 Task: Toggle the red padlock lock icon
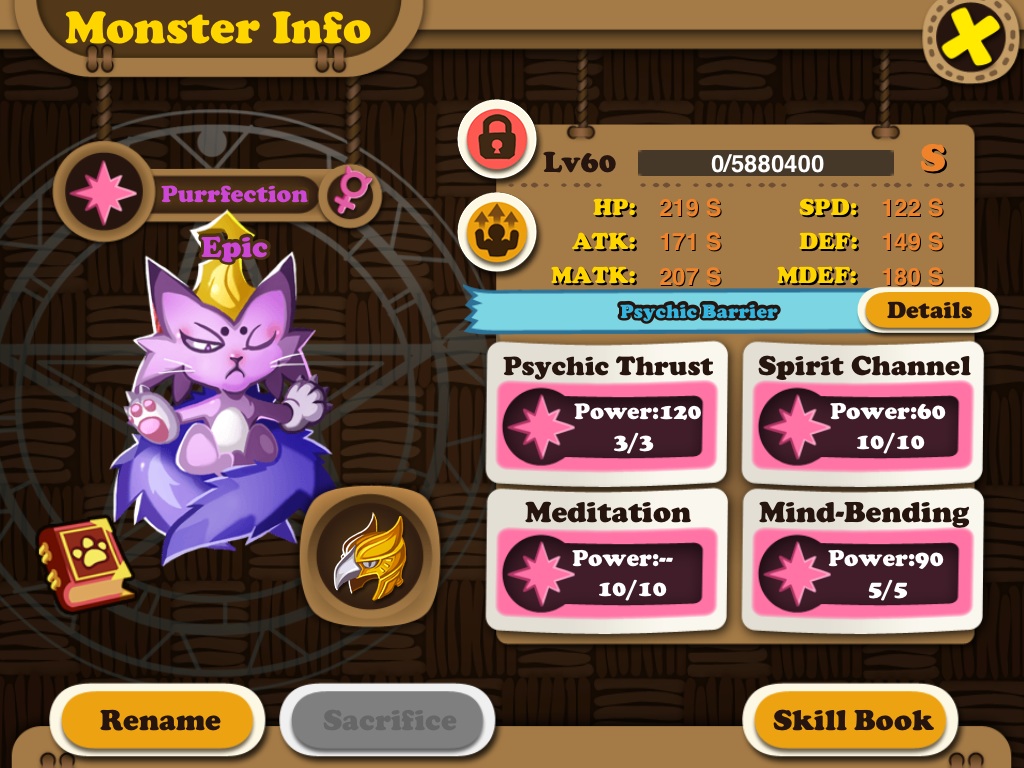(497, 140)
